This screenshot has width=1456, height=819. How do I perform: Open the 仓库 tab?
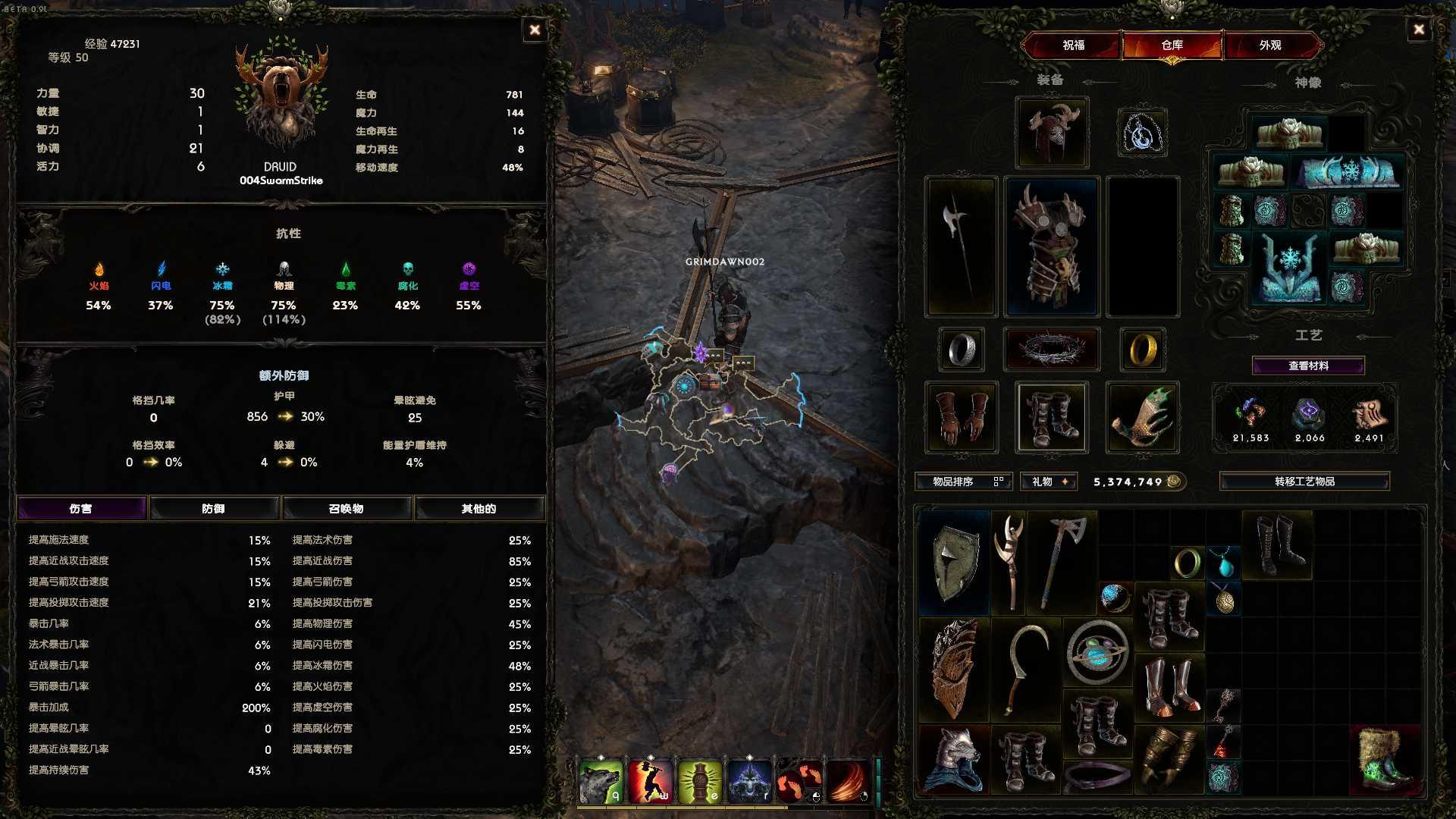pyautogui.click(x=1172, y=45)
